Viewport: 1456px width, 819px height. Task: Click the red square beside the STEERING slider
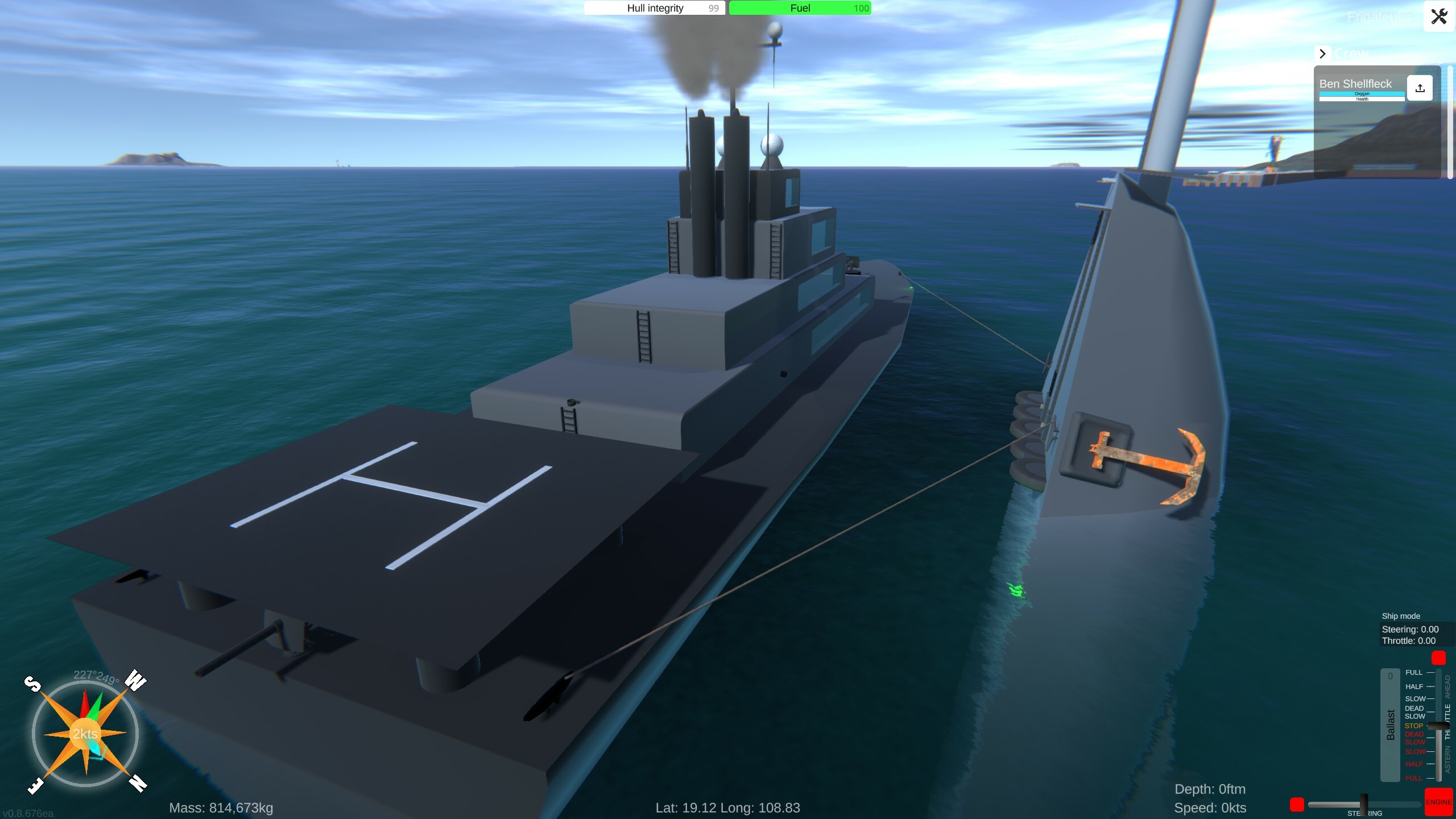tap(1297, 804)
